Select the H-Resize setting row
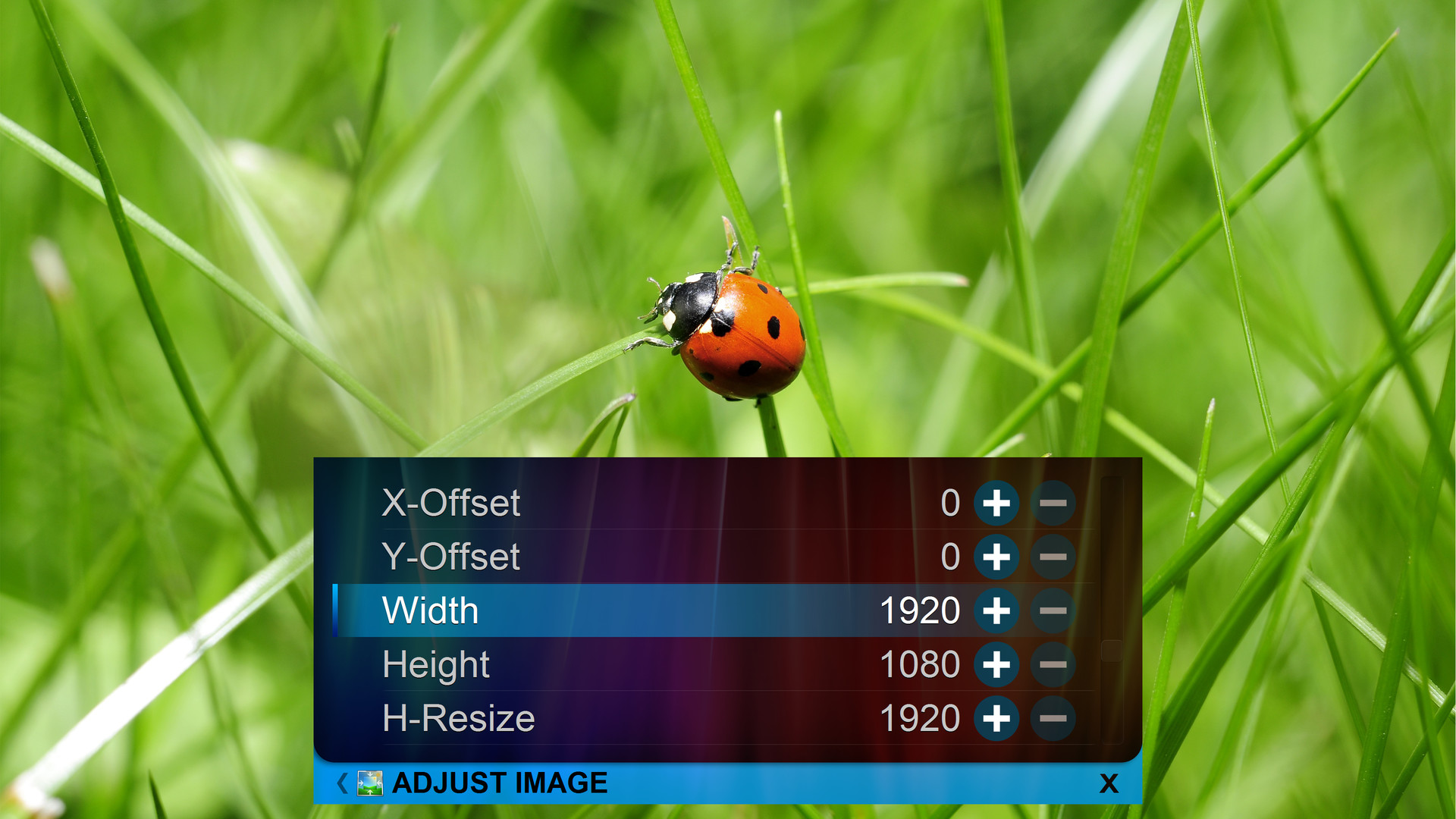The image size is (1456, 819). [x=607, y=717]
